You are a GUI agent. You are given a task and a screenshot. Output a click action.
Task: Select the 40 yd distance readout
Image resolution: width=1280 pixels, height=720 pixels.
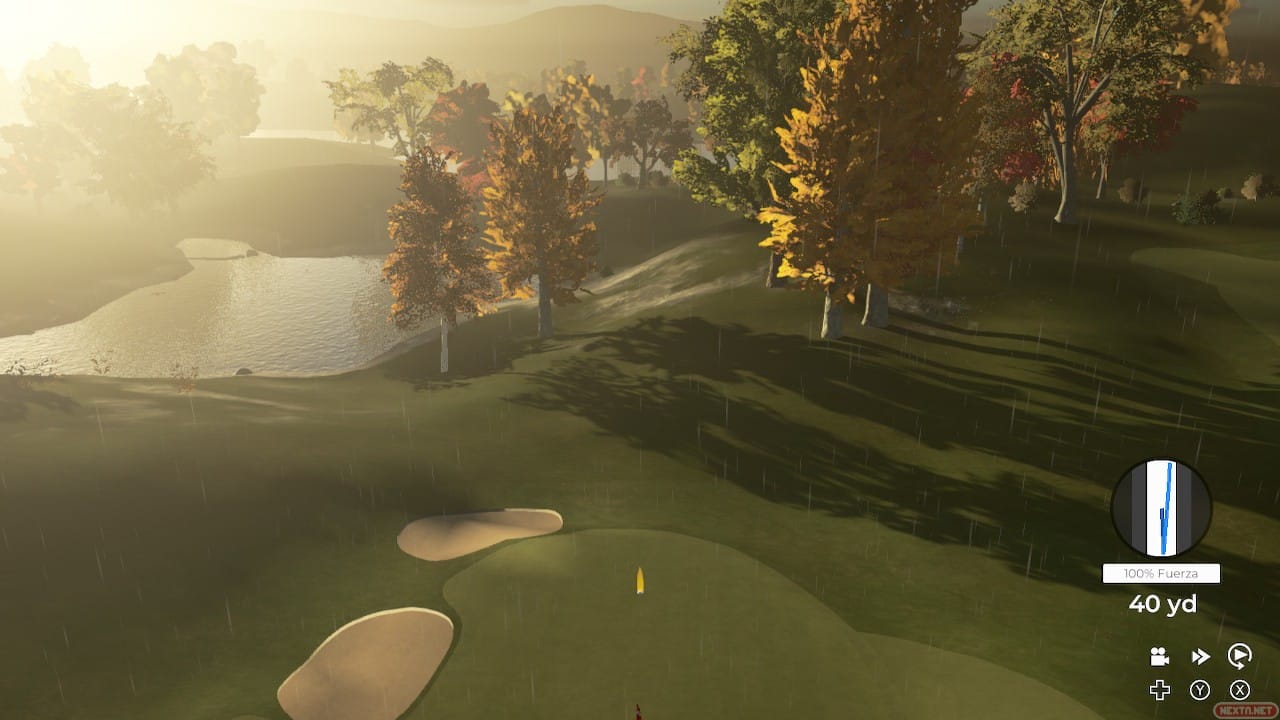(x=1161, y=604)
